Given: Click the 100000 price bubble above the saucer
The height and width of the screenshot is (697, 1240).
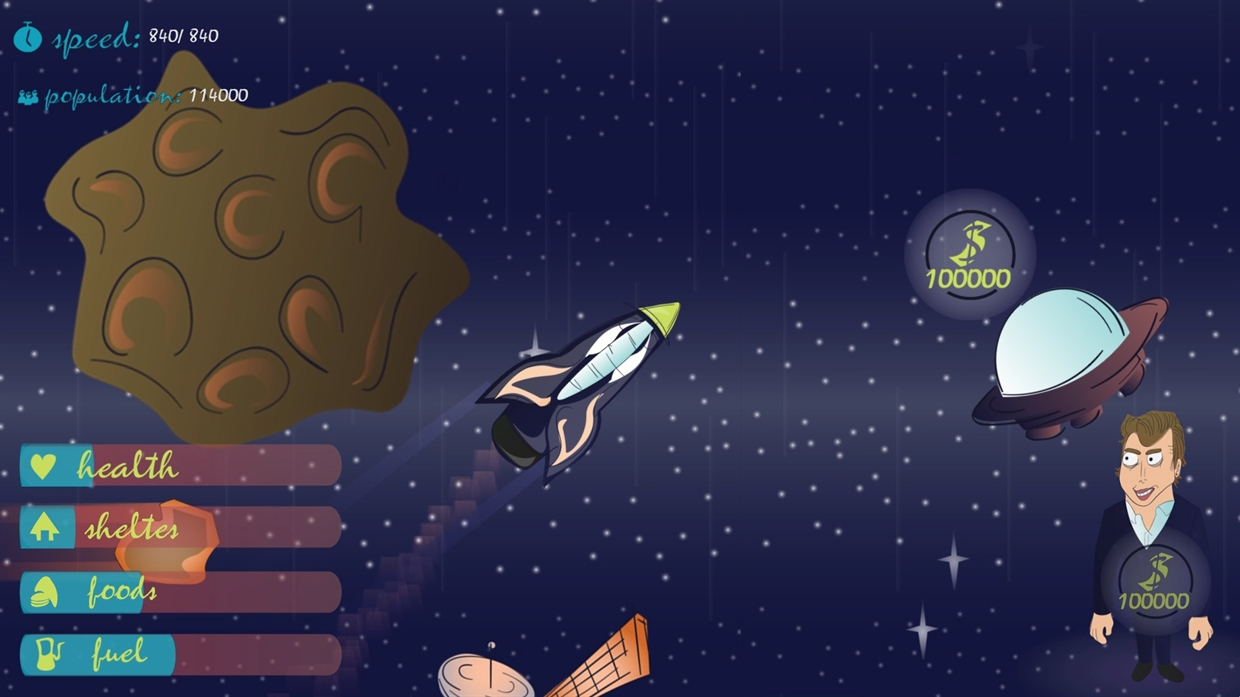Looking at the screenshot, I should [x=969, y=255].
